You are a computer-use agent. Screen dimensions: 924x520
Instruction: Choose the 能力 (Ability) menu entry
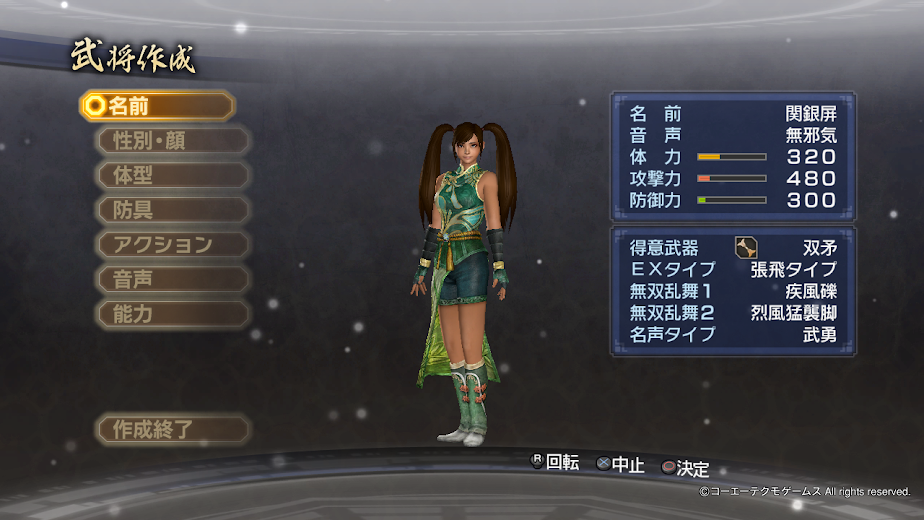tap(171, 314)
